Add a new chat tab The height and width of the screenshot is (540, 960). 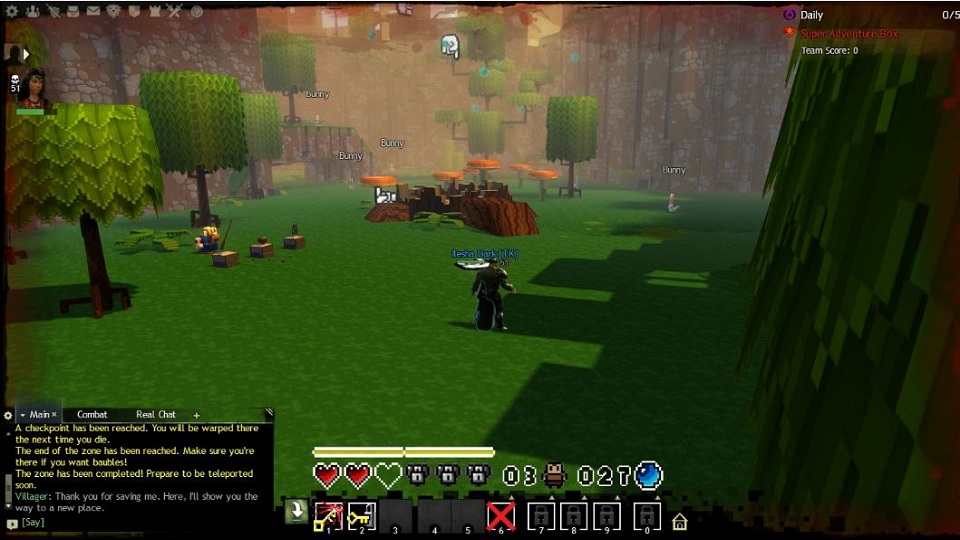[196, 415]
